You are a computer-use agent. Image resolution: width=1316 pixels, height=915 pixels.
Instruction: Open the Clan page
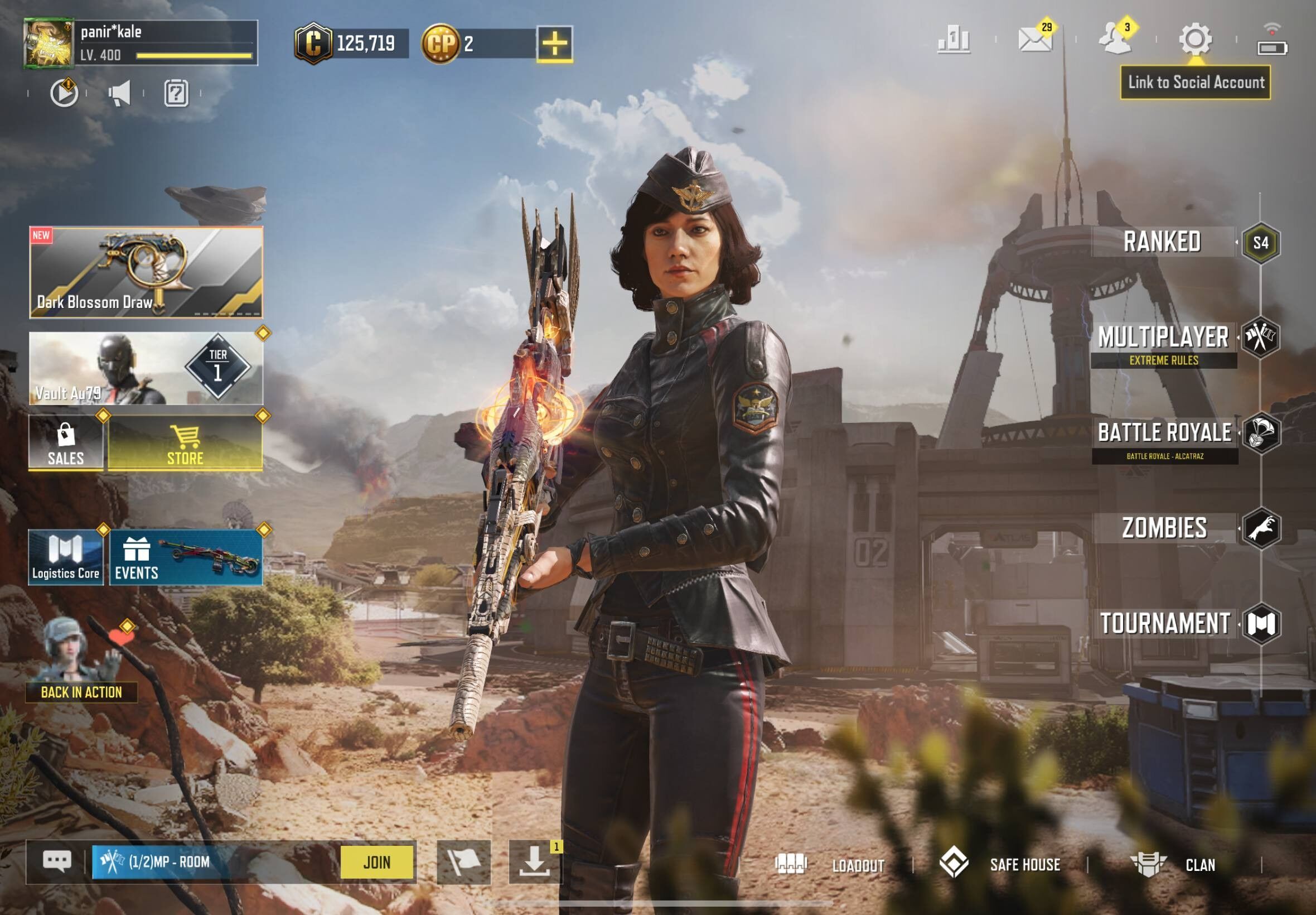(1173, 865)
